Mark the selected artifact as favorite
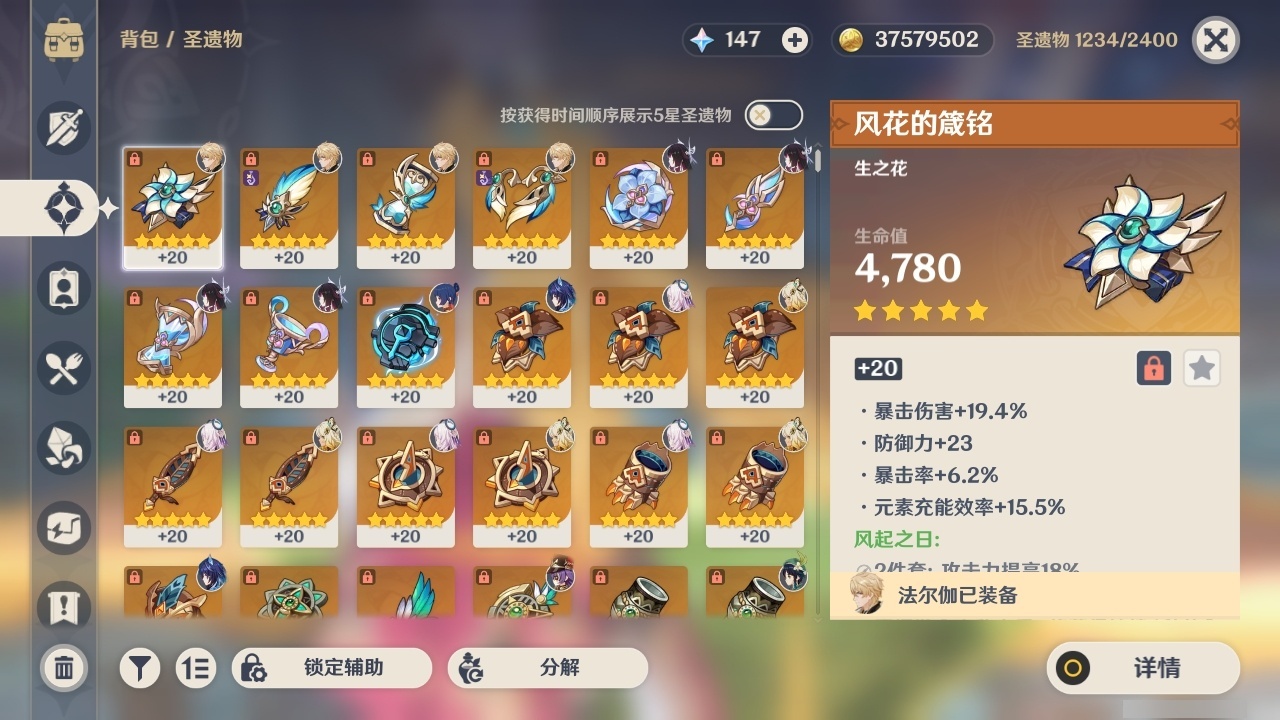 [x=1201, y=368]
